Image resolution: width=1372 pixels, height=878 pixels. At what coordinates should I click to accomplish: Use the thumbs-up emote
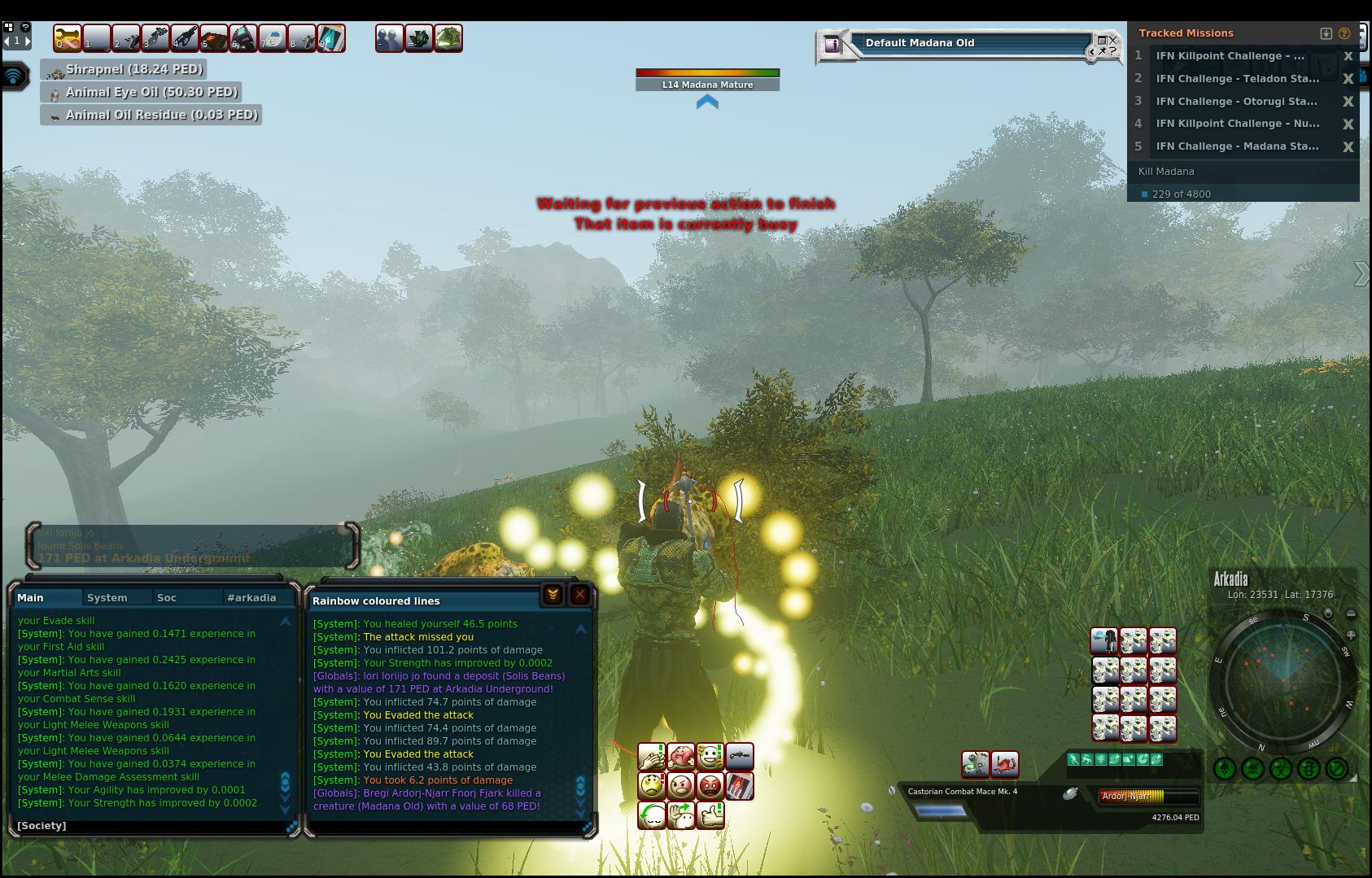point(710,815)
